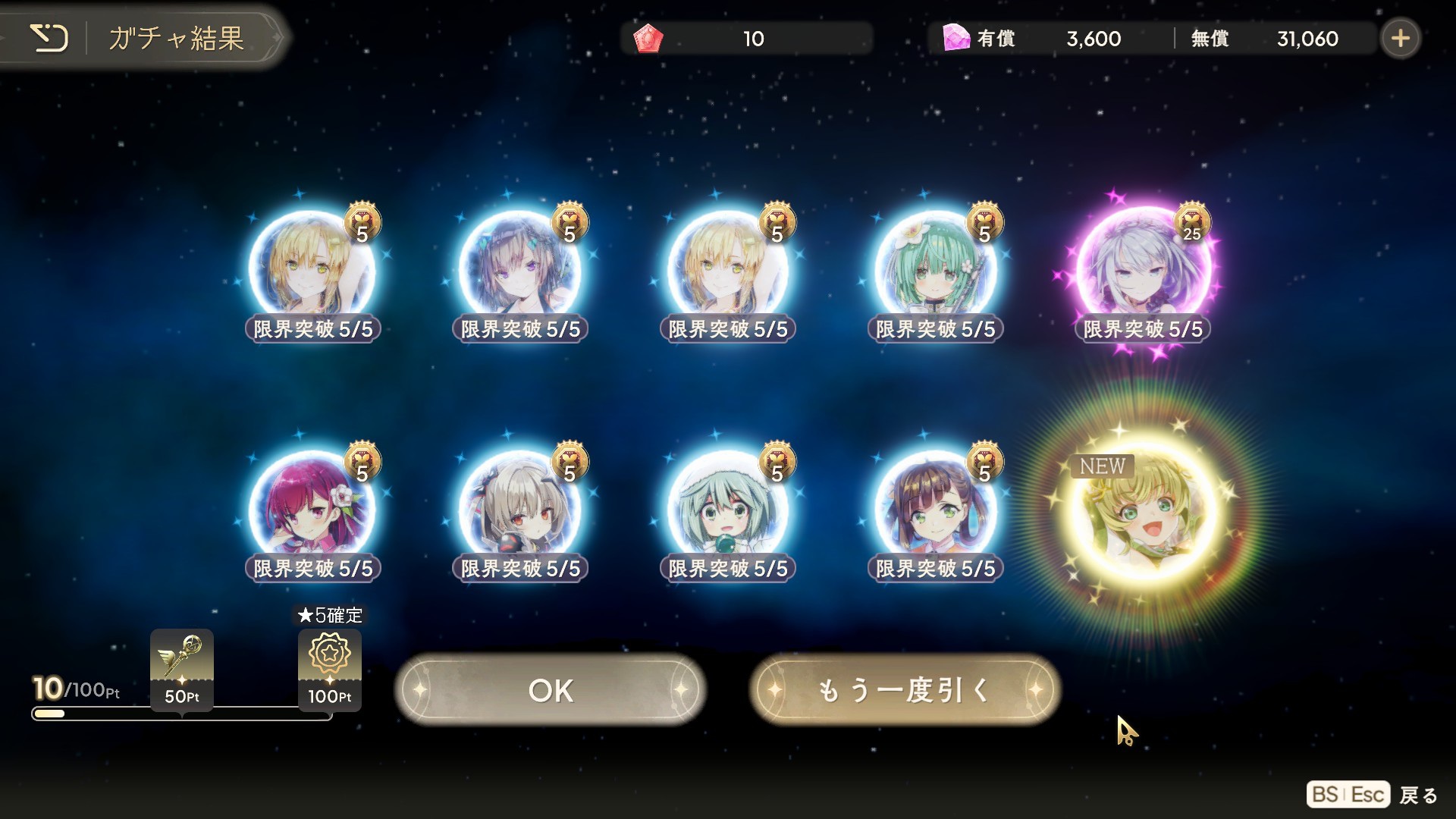
Task: Select the red-haired character with flower
Action: (x=312, y=510)
